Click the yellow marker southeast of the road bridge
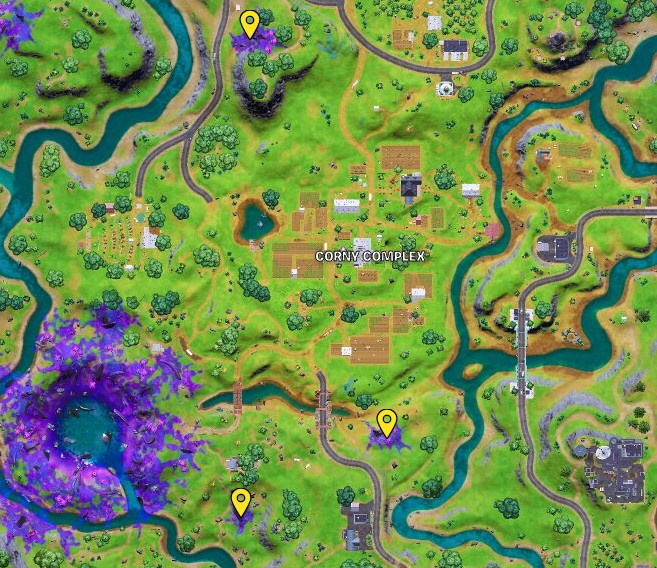This screenshot has width=657, height=568. pyautogui.click(x=386, y=422)
